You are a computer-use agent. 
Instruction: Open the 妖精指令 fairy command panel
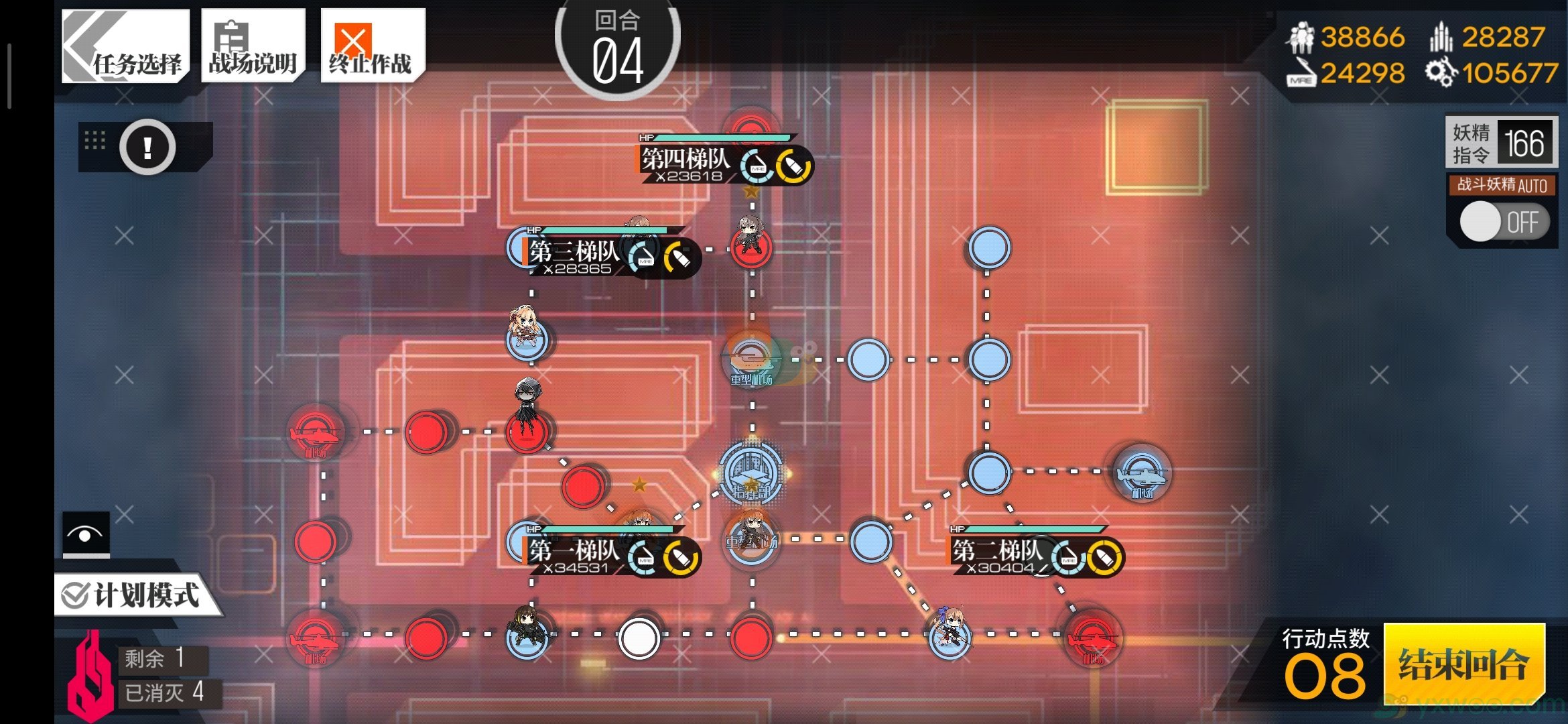1501,142
